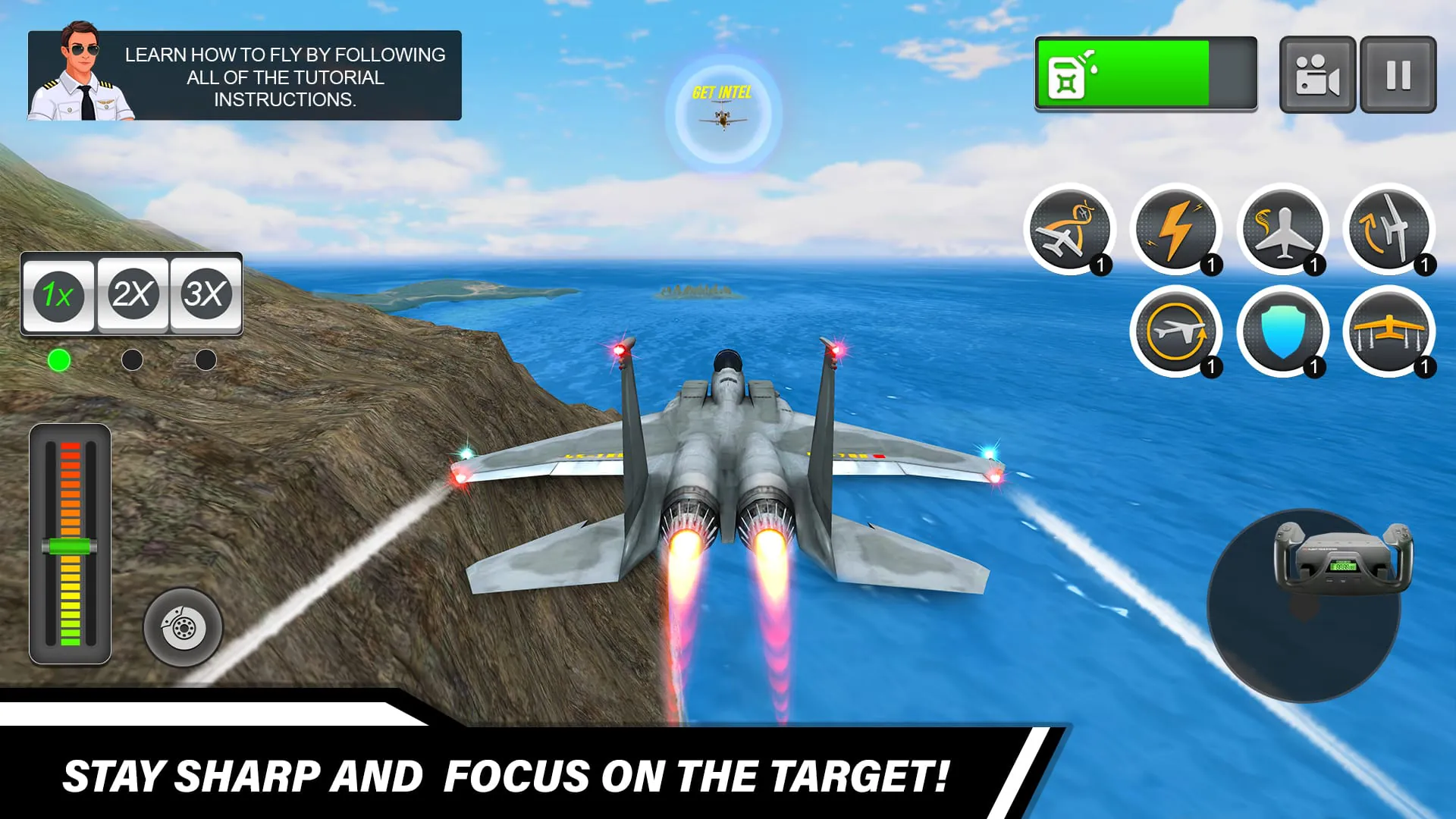This screenshot has width=1456, height=819.
Task: Select the green active speed indicator dot
Action: [x=61, y=359]
